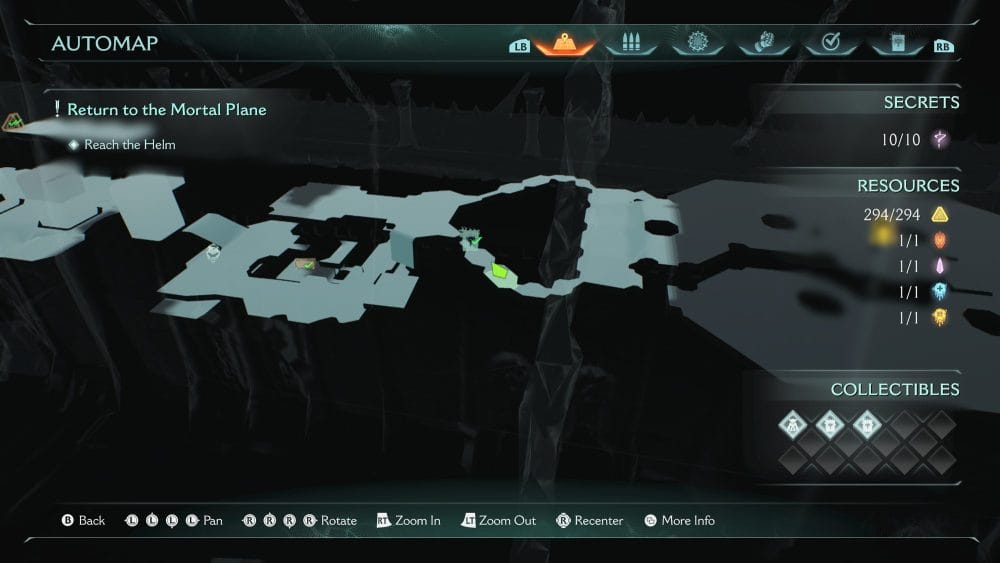Select the purple secrets icon
The height and width of the screenshot is (563, 1000).
[x=940, y=140]
